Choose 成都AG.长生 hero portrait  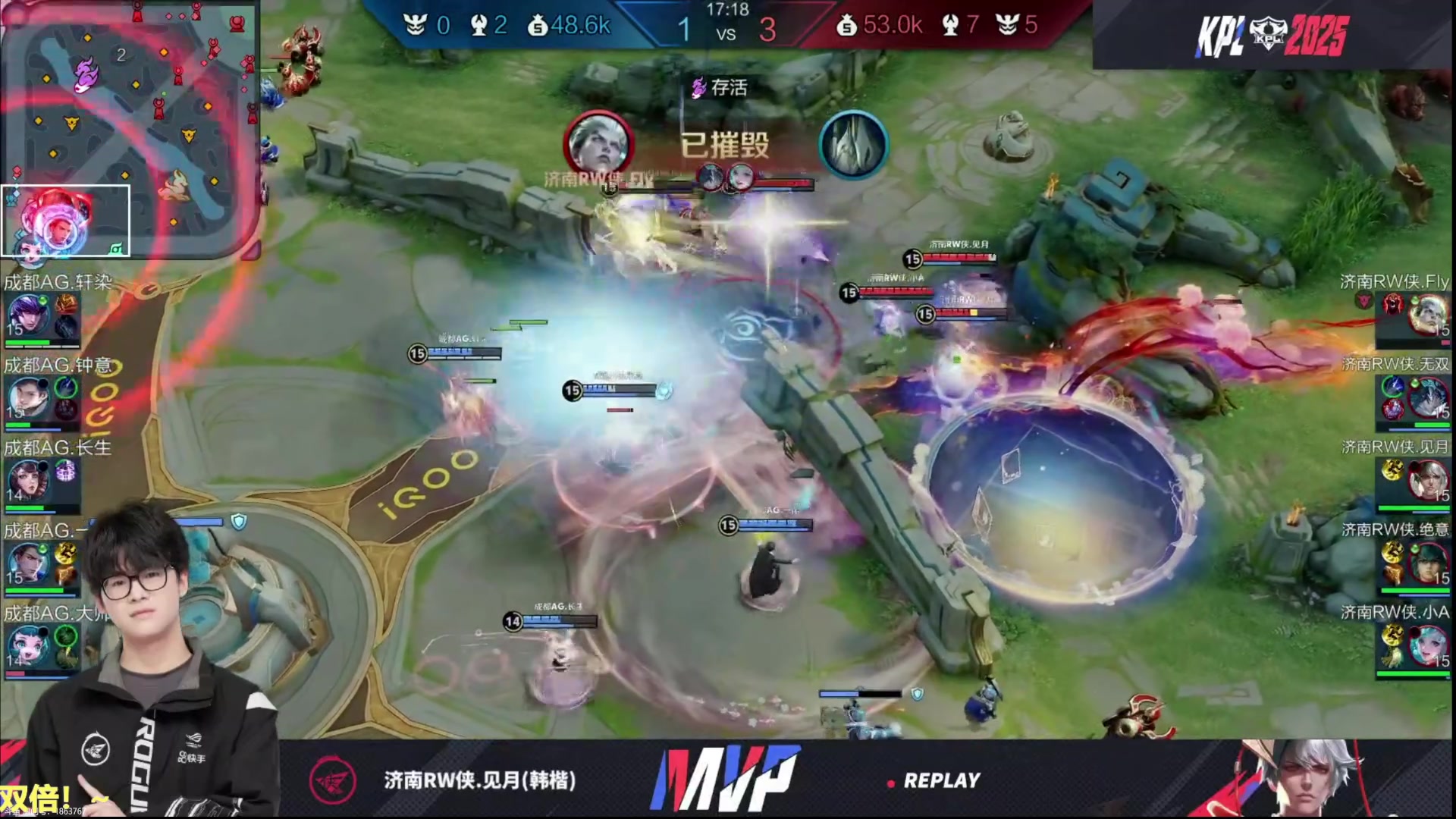click(x=29, y=480)
